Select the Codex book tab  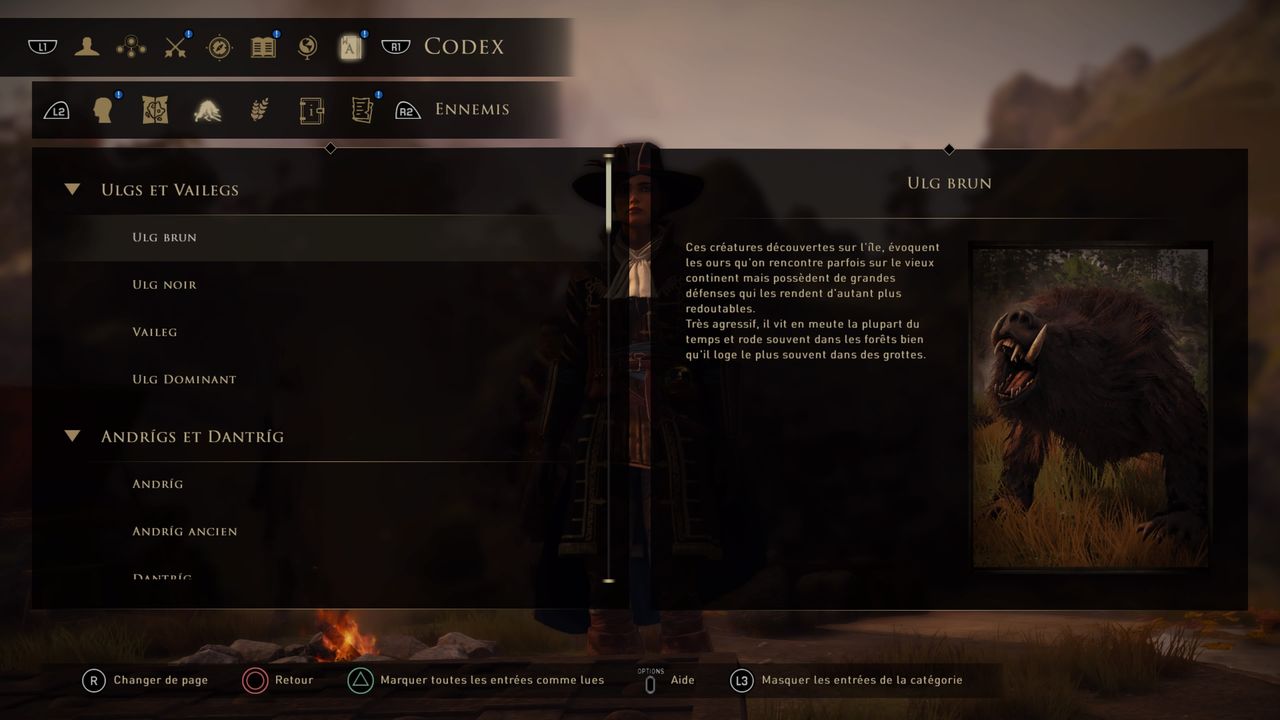coord(350,47)
